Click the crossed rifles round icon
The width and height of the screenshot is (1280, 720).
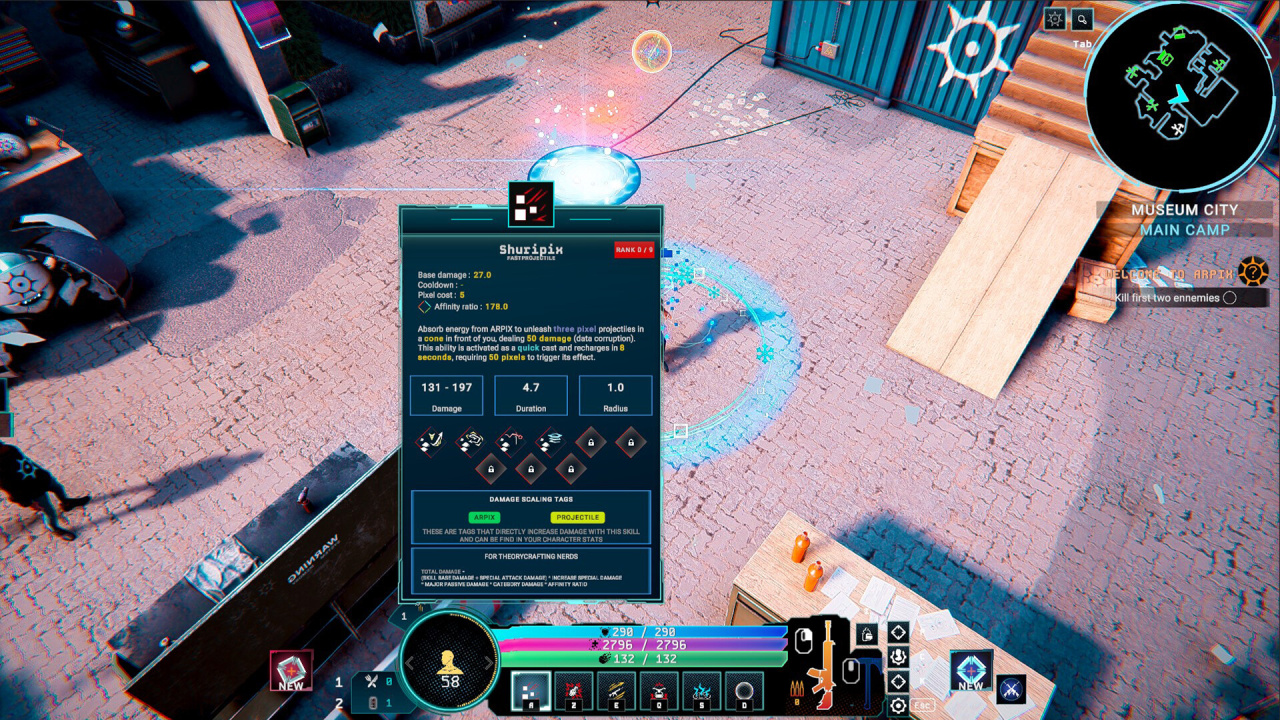tap(1011, 688)
